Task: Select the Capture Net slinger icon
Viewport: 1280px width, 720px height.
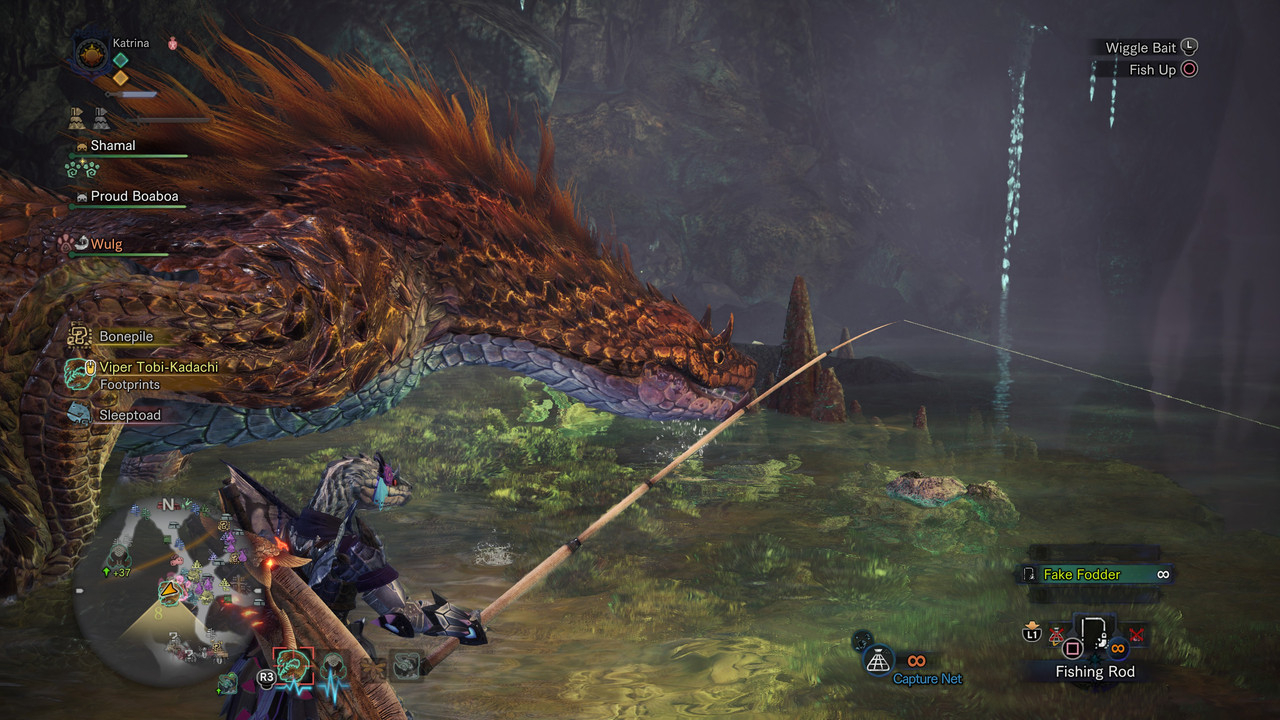Action: click(x=878, y=660)
